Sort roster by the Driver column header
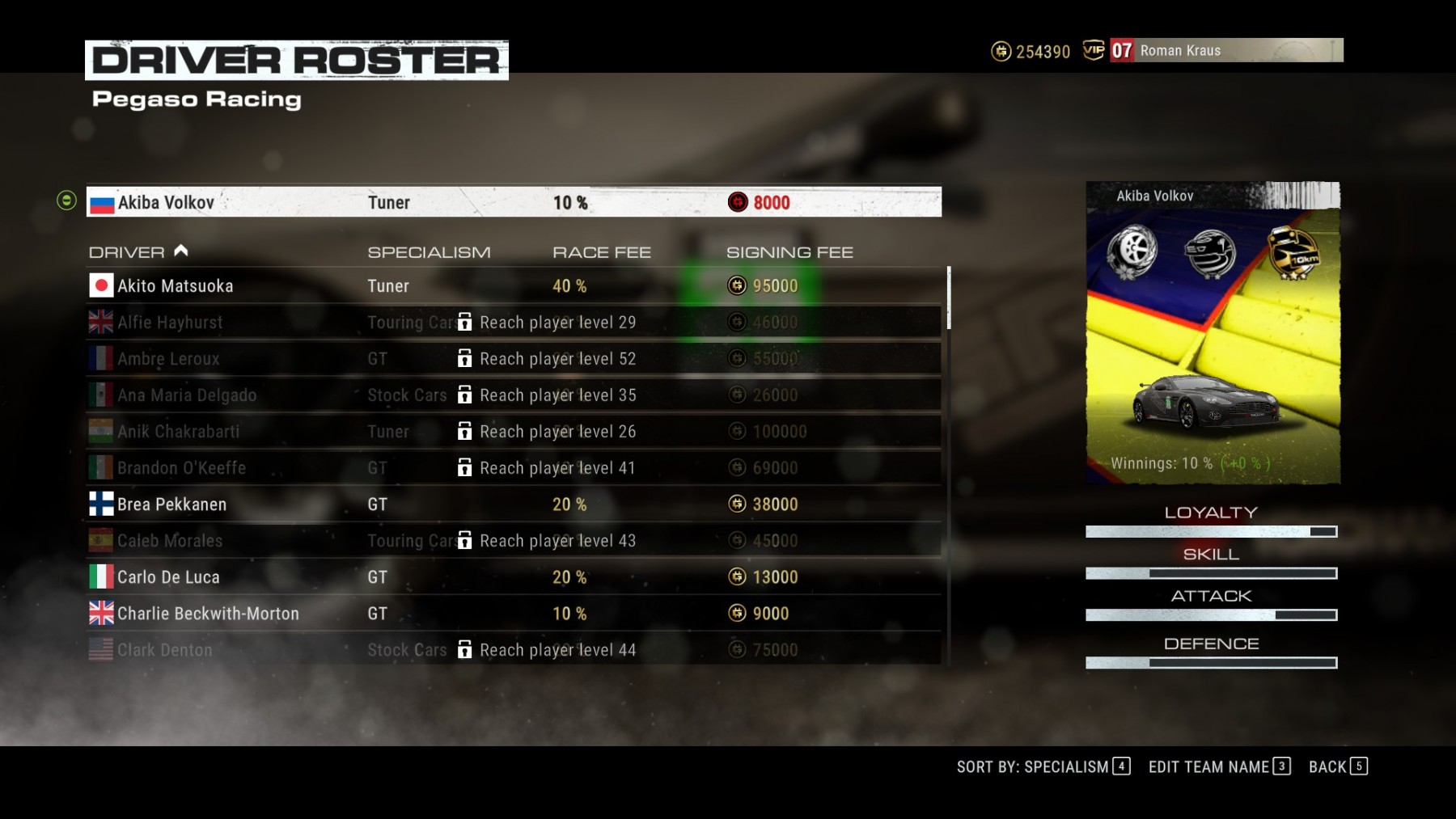The image size is (1456, 819). [127, 252]
